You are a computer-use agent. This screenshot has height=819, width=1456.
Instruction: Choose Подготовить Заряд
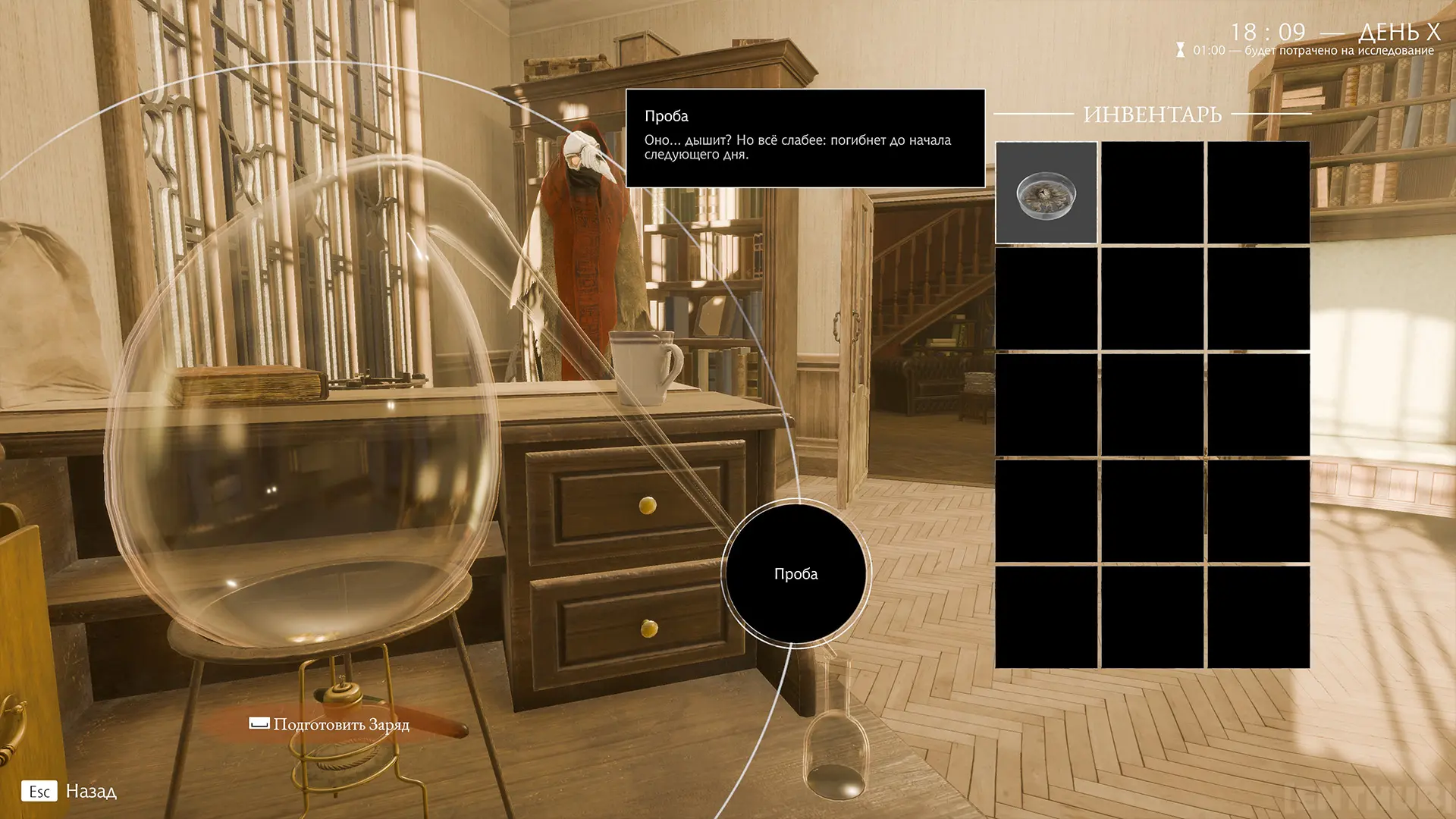pos(331,724)
